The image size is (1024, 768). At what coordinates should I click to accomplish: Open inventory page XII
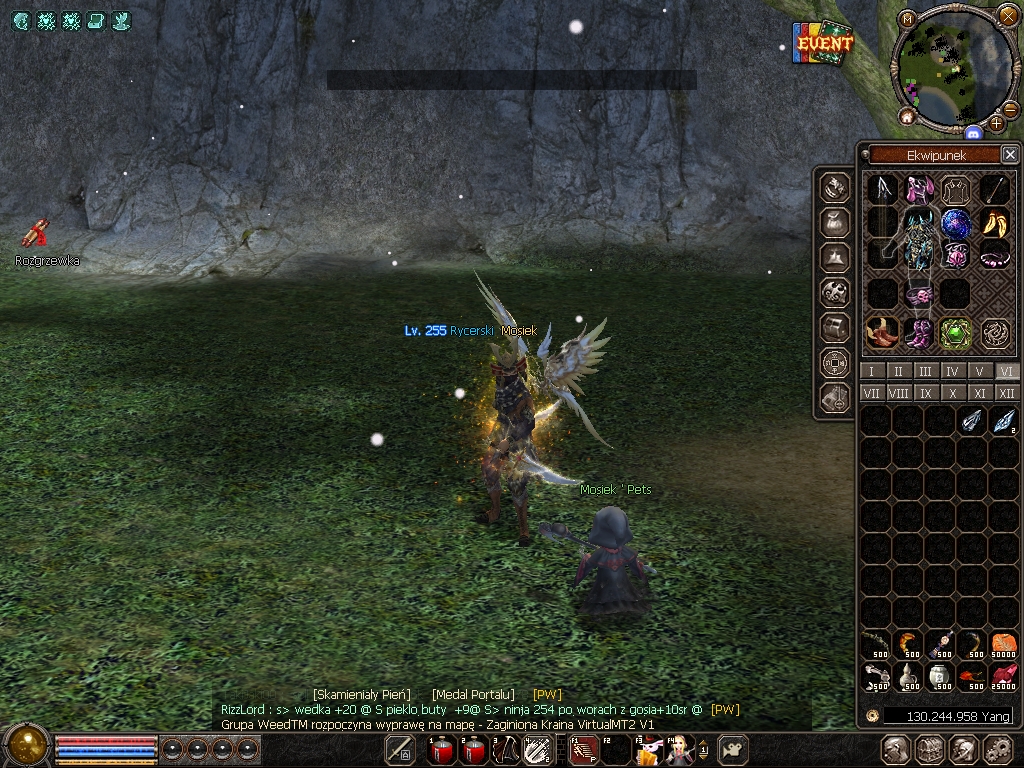[1007, 394]
